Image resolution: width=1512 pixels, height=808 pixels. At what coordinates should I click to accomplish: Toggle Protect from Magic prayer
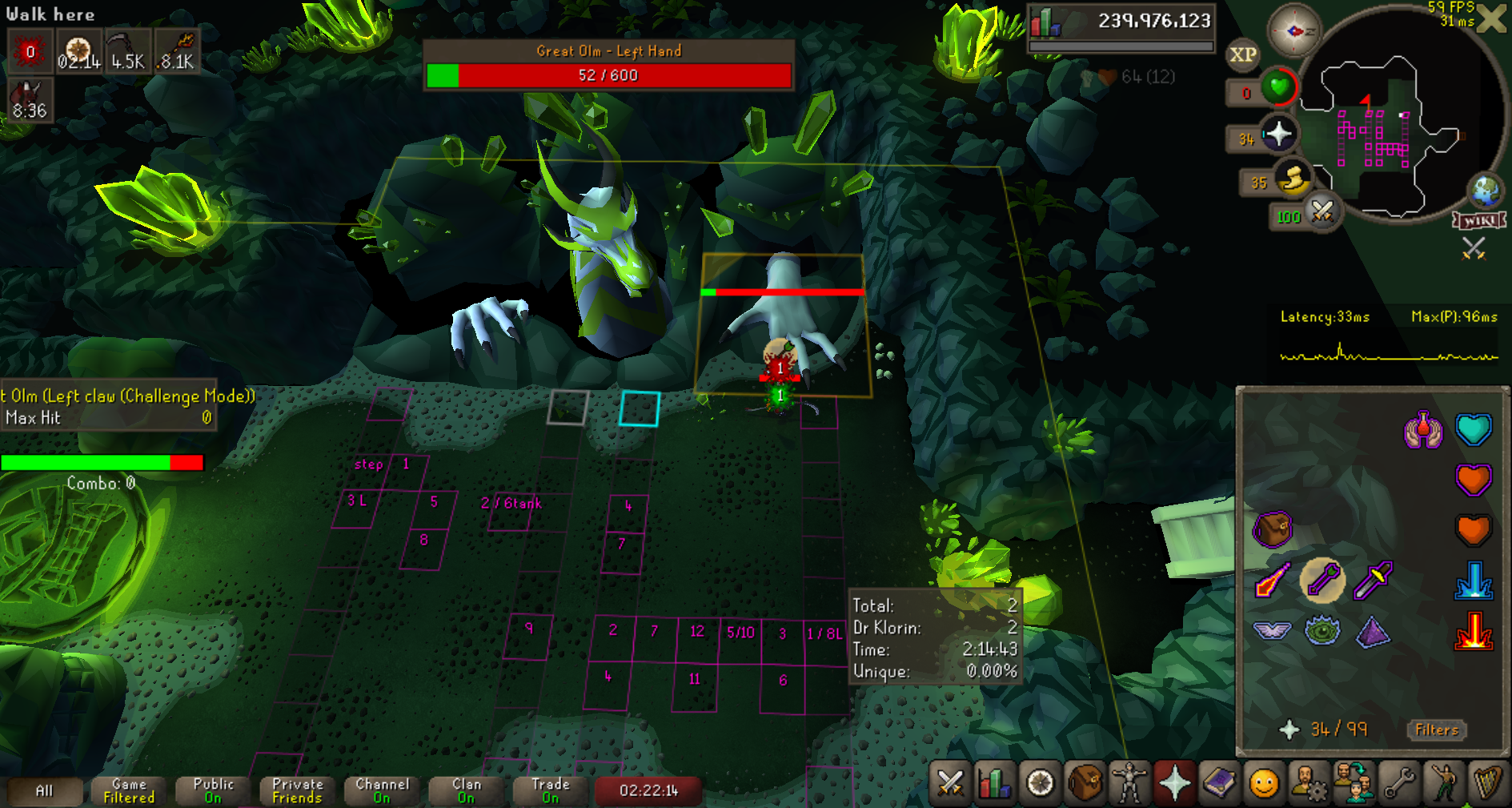coord(1273,581)
